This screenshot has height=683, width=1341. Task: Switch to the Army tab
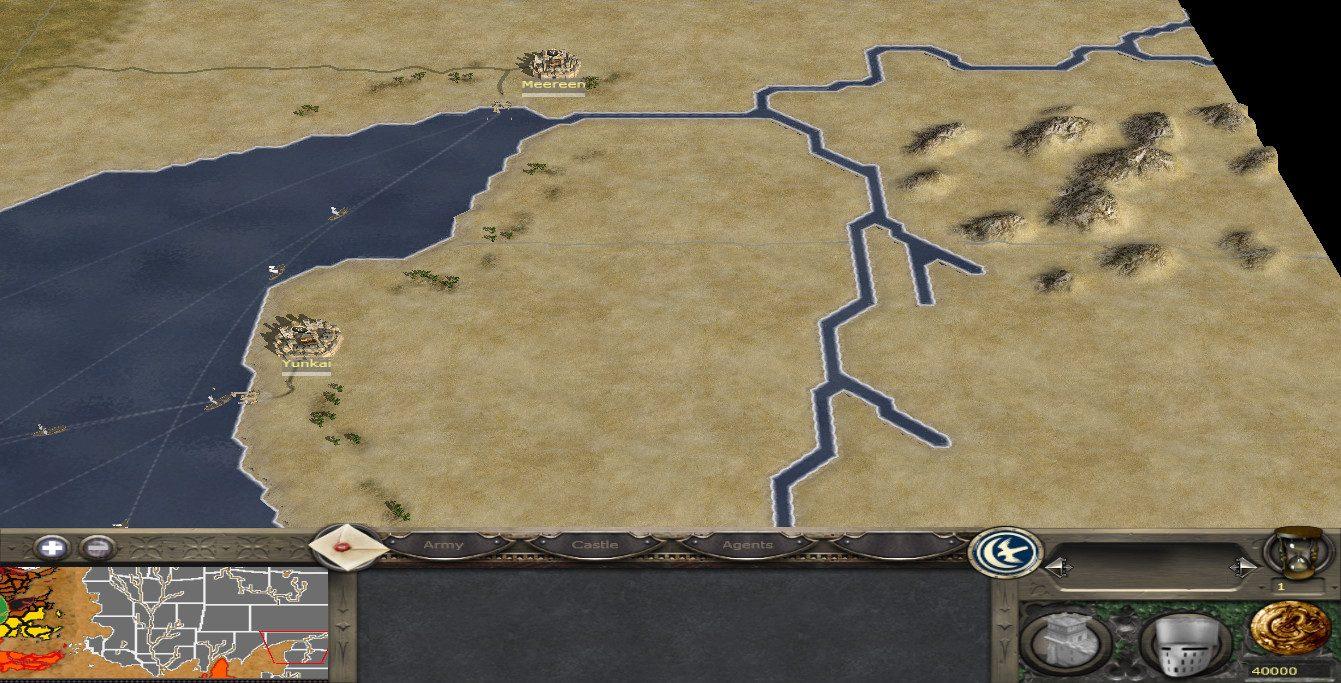click(443, 545)
